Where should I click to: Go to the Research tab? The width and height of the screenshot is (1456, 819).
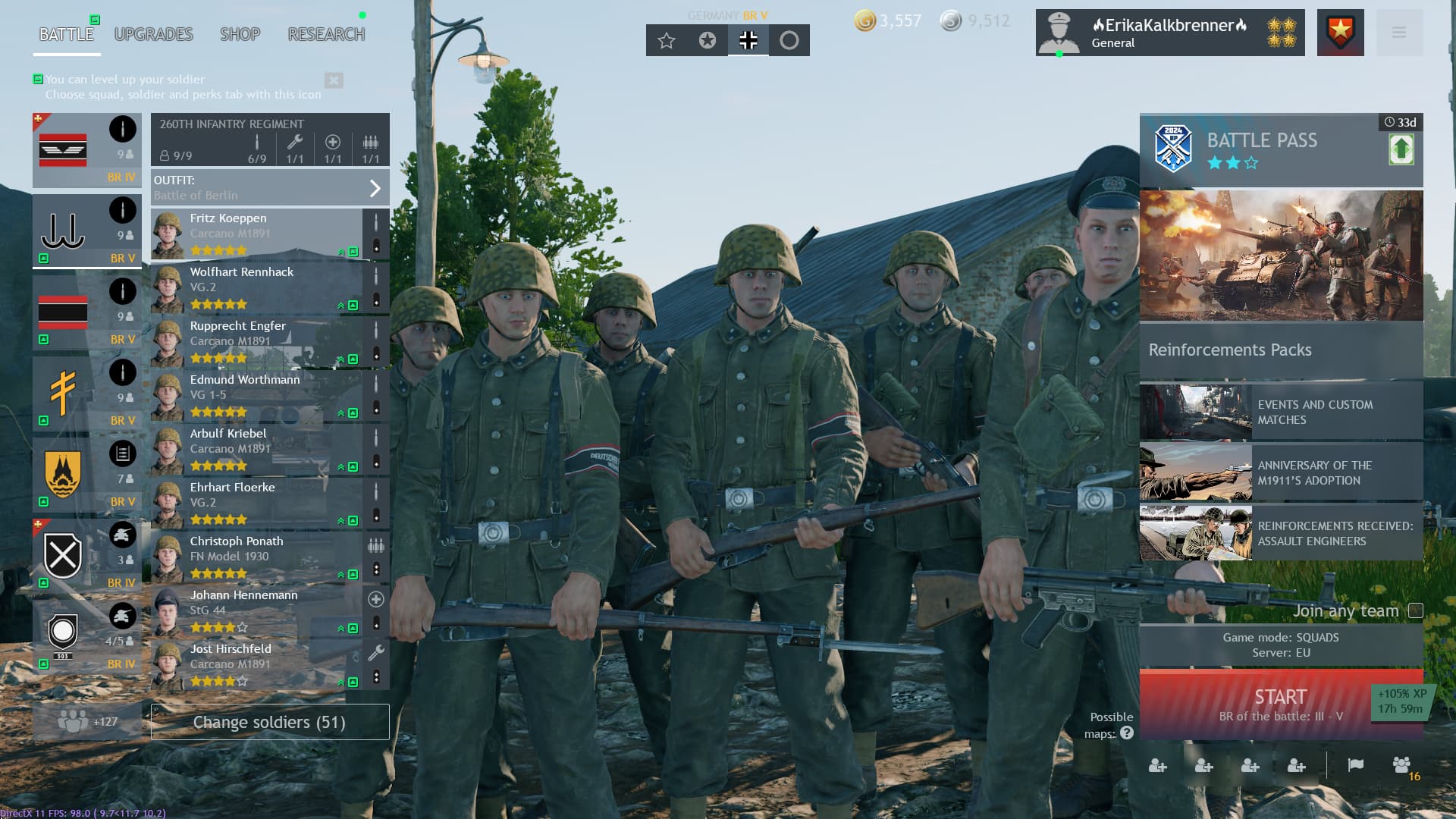(x=326, y=34)
